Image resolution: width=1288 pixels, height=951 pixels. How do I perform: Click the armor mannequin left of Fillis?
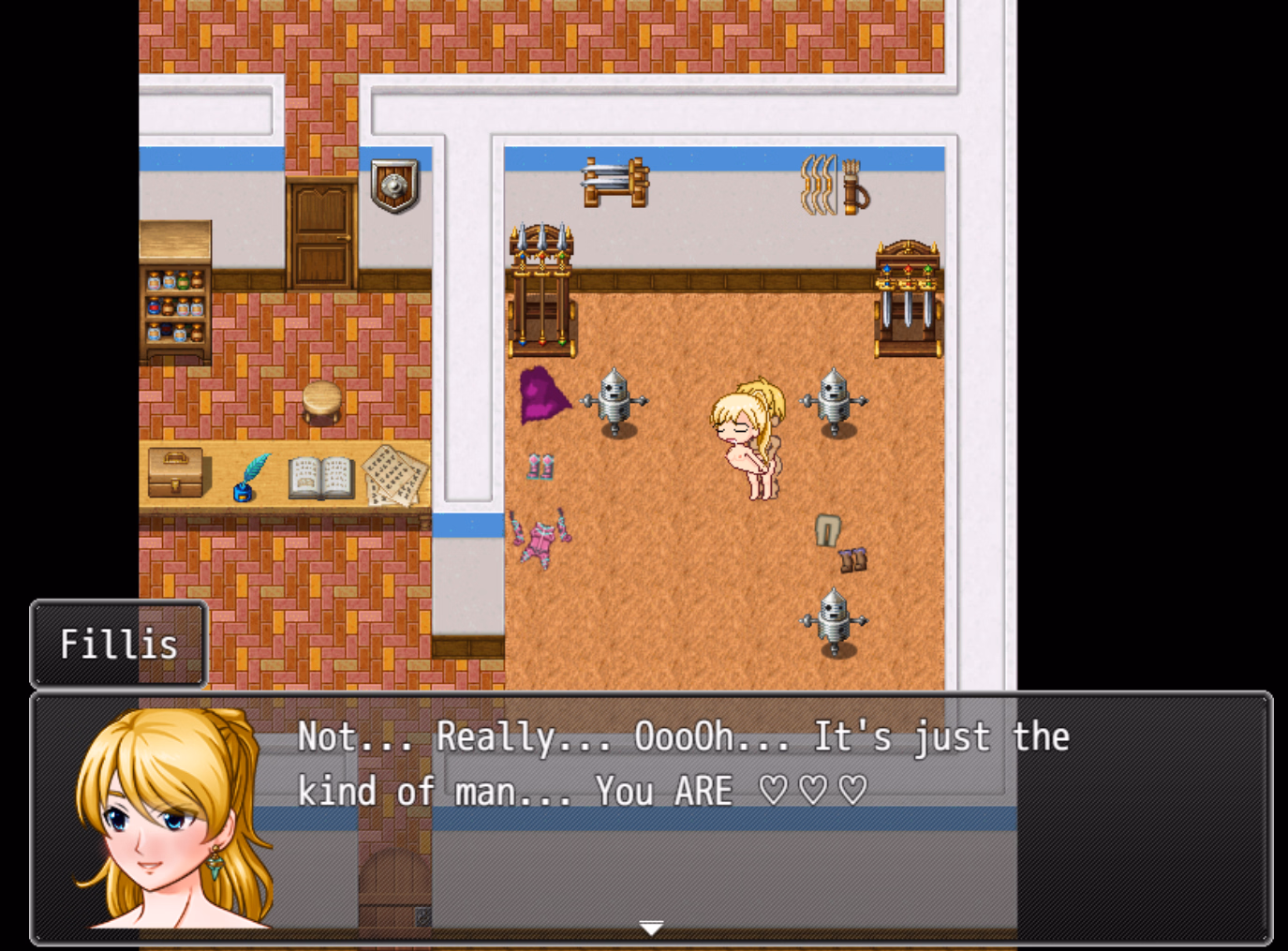click(615, 403)
